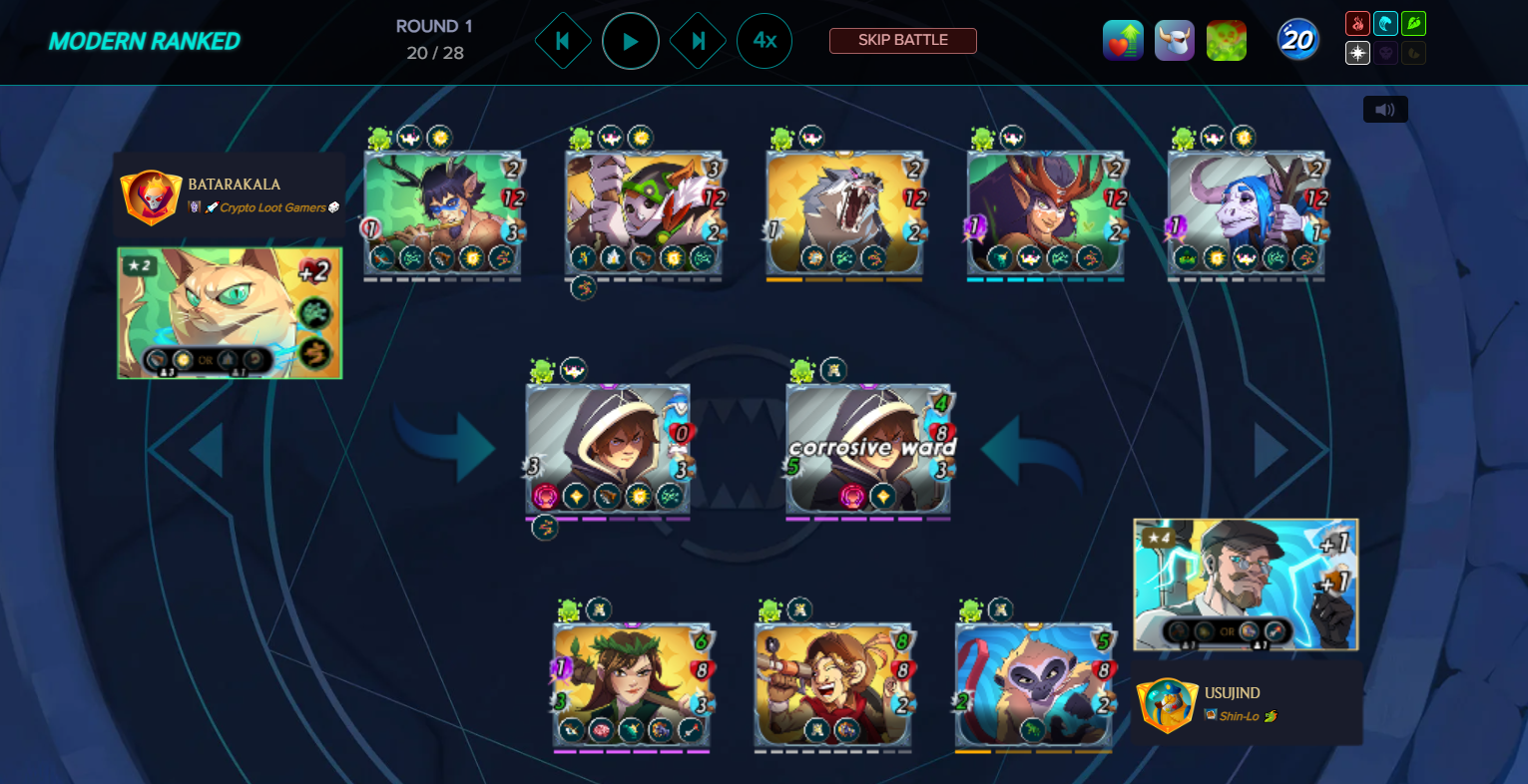
Task: Select the bearded professor summoner card
Action: point(1246,584)
